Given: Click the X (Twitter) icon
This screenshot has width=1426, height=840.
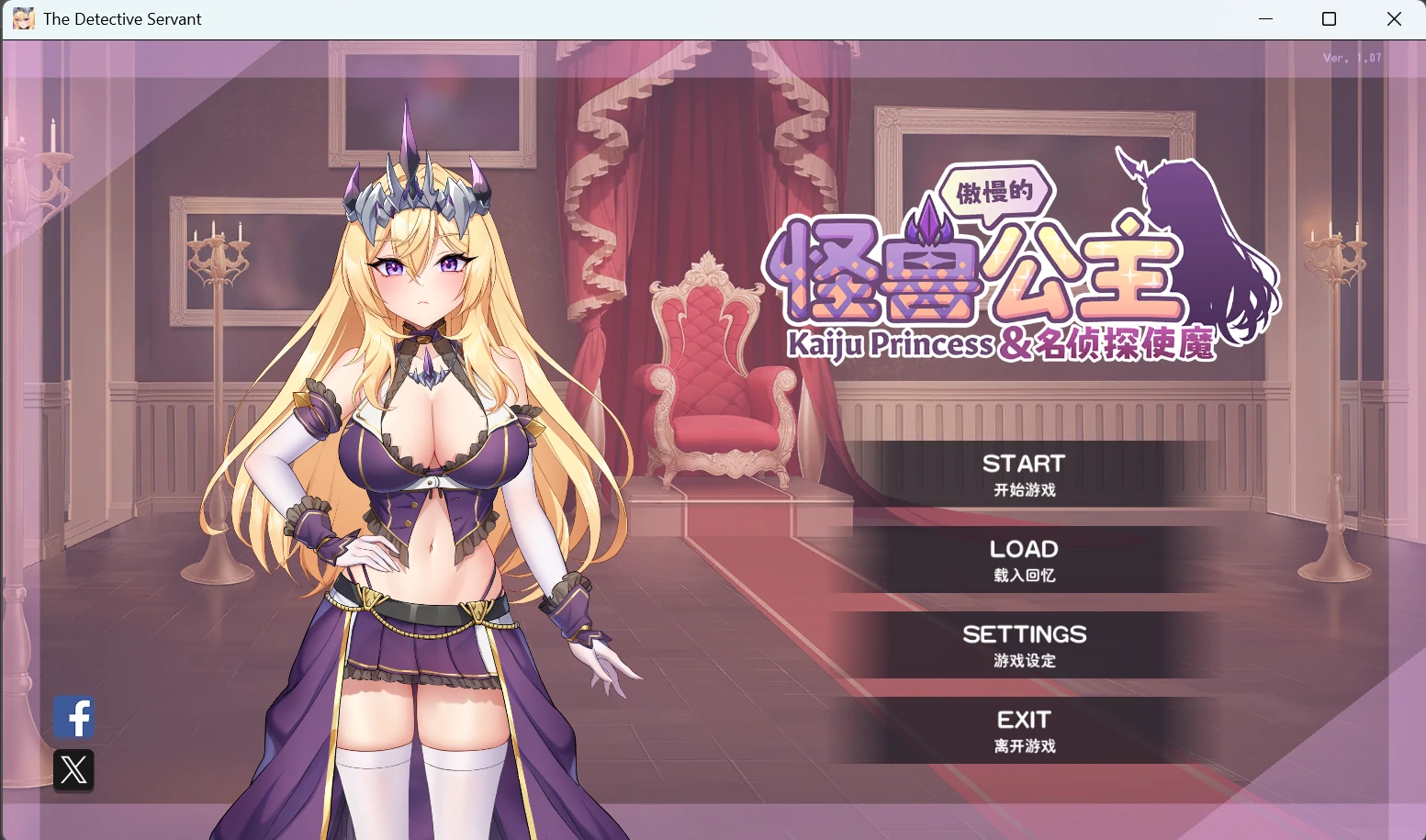Looking at the screenshot, I should 73,770.
